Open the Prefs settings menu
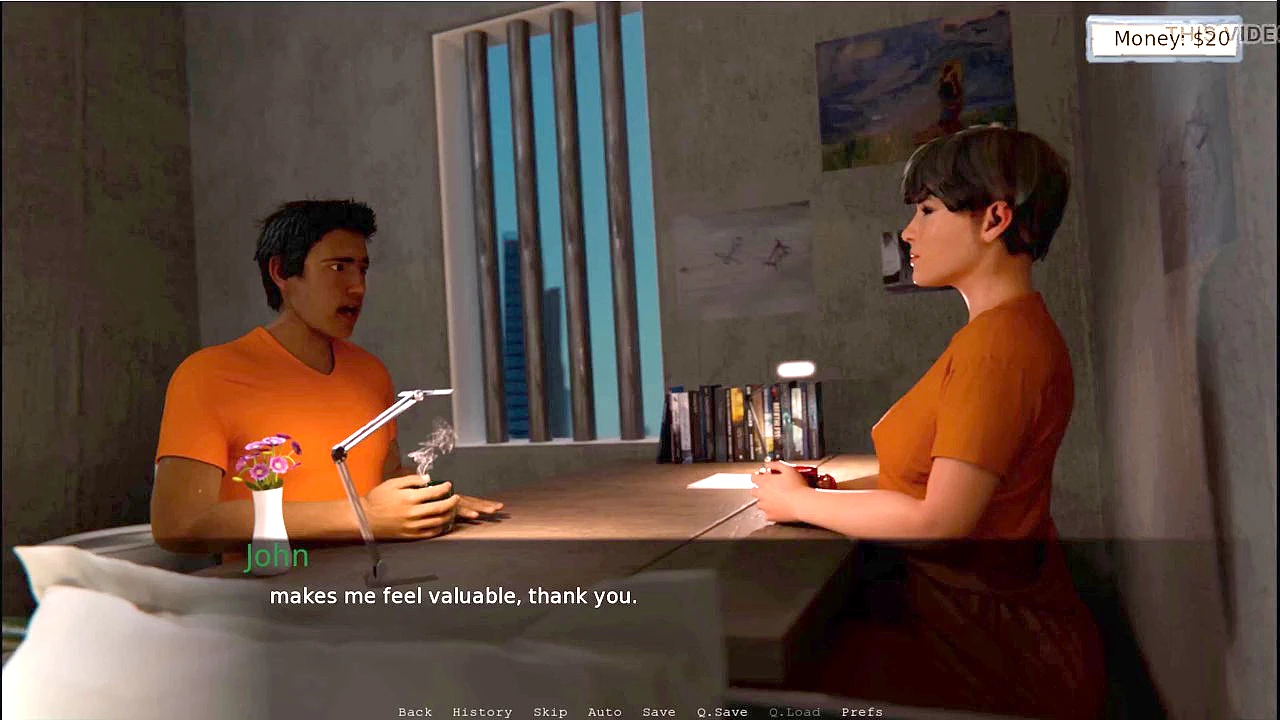This screenshot has width=1280, height=720. [862, 712]
